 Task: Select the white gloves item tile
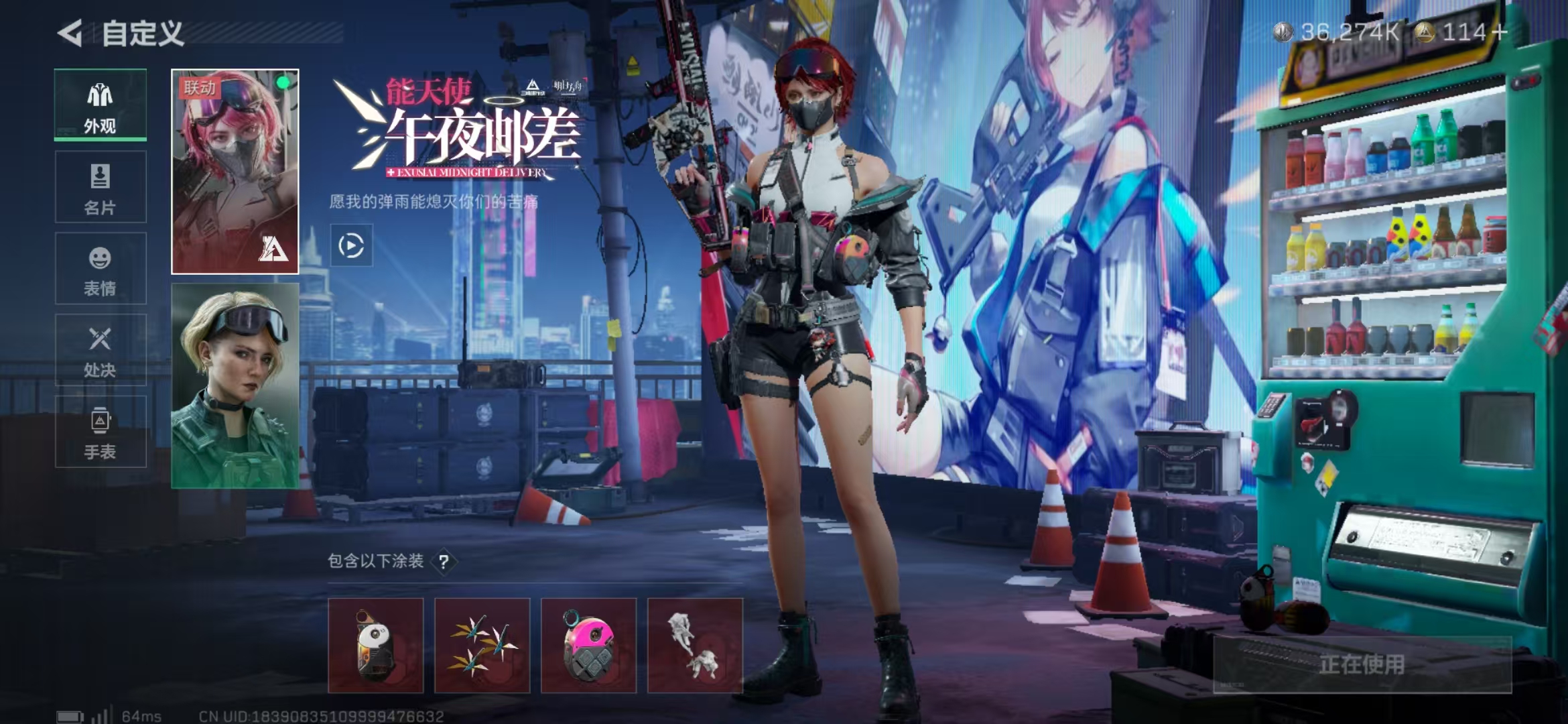click(695, 646)
